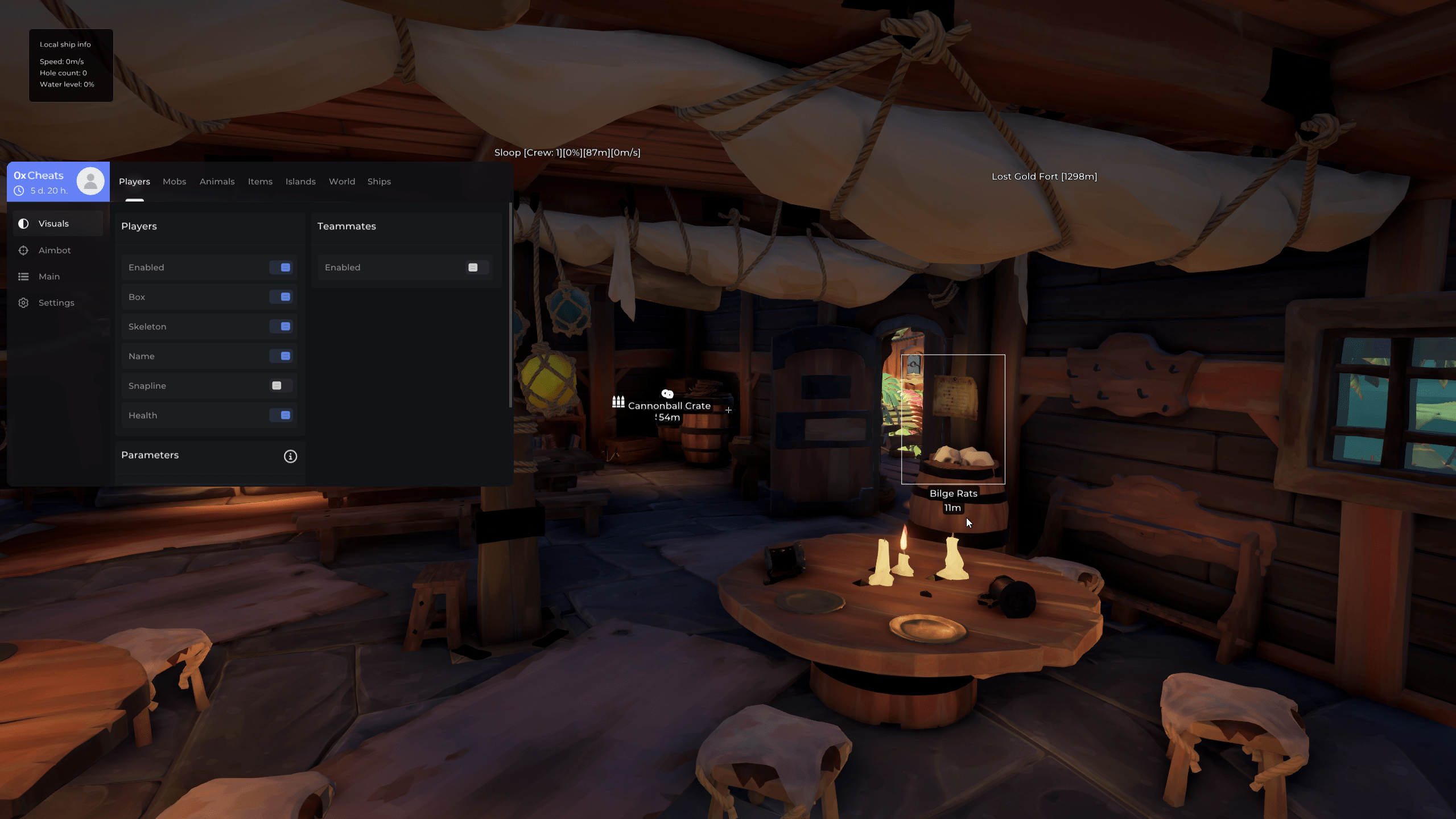
Task: Show the World tab
Action: (342, 182)
